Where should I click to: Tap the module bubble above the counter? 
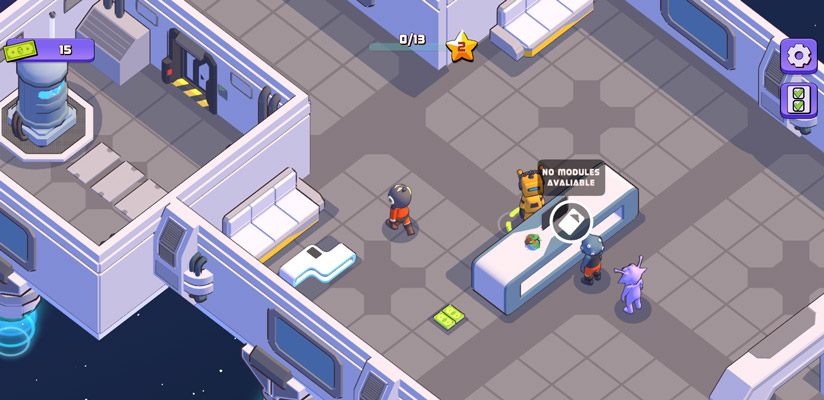pos(570,220)
